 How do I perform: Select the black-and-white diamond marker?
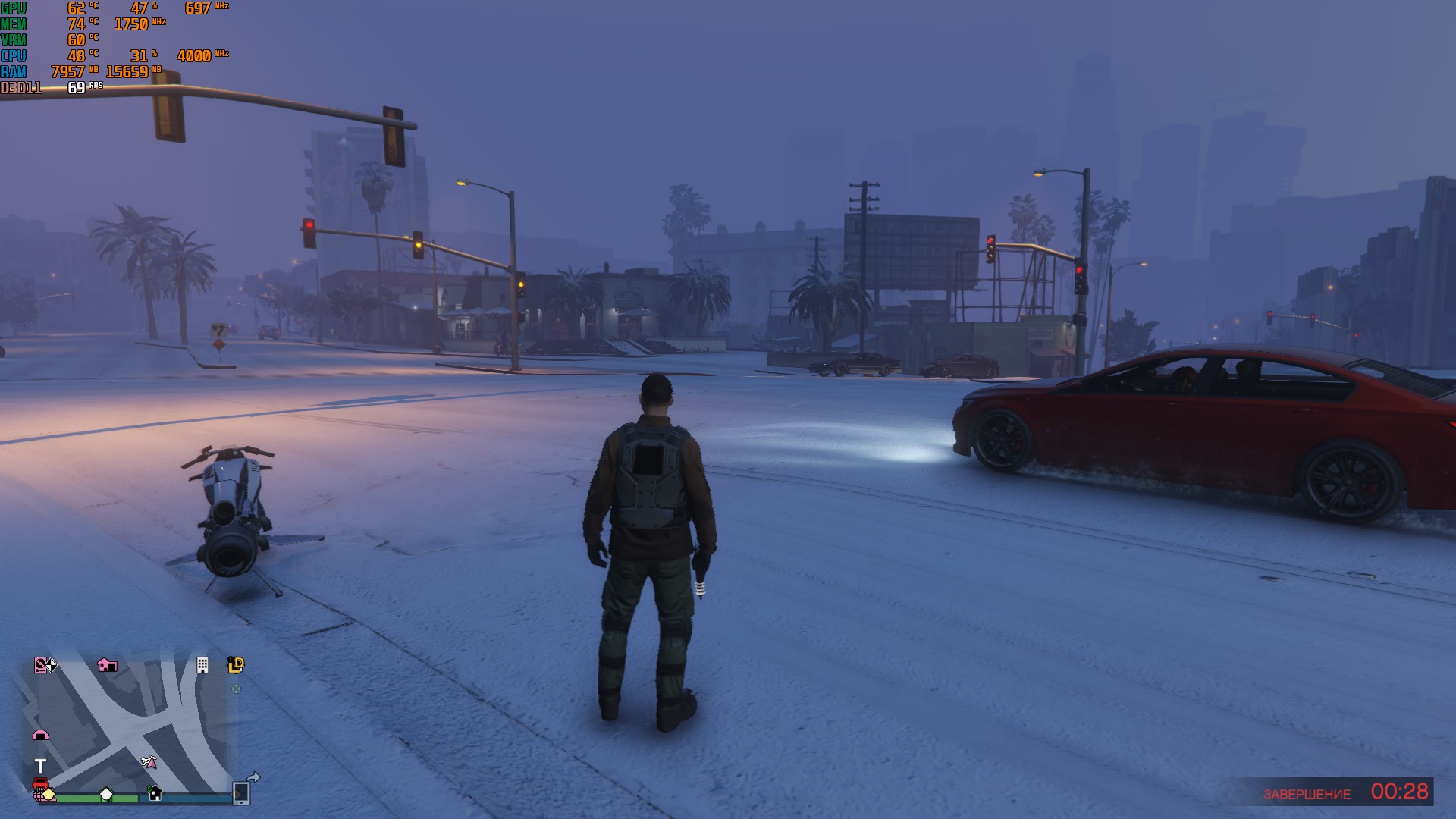51,666
